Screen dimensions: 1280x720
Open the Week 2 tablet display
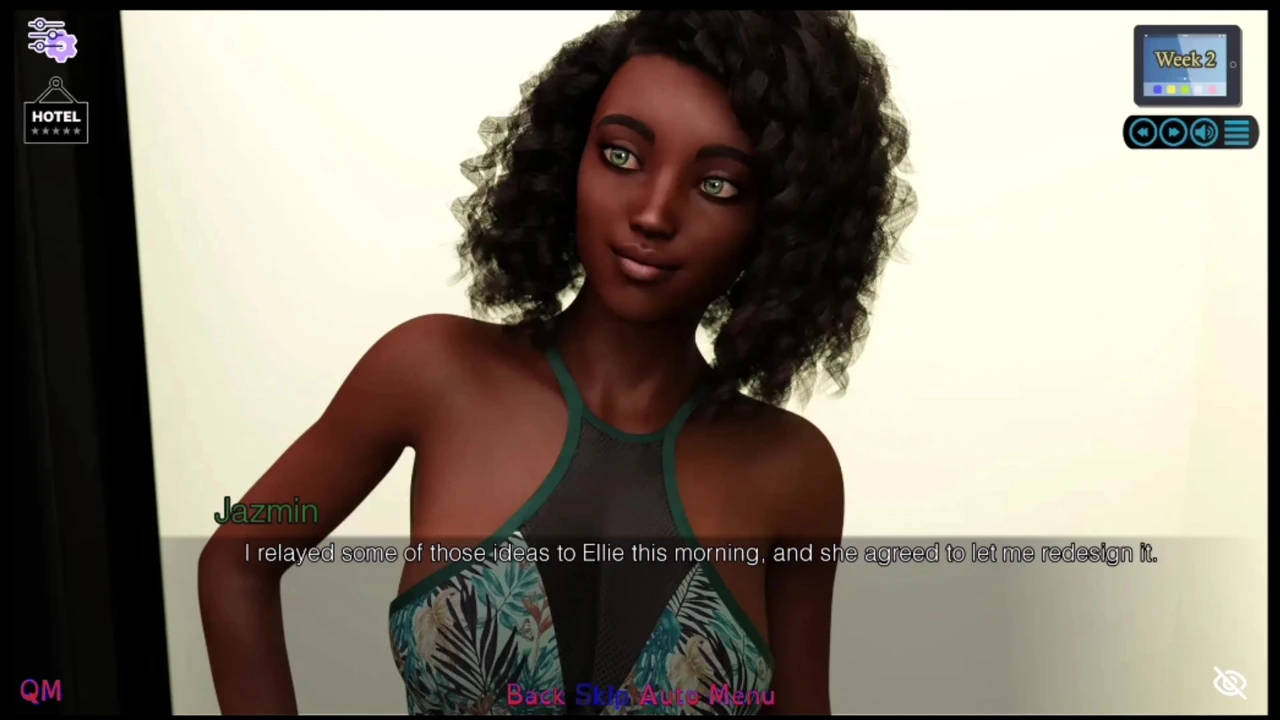click(1185, 60)
